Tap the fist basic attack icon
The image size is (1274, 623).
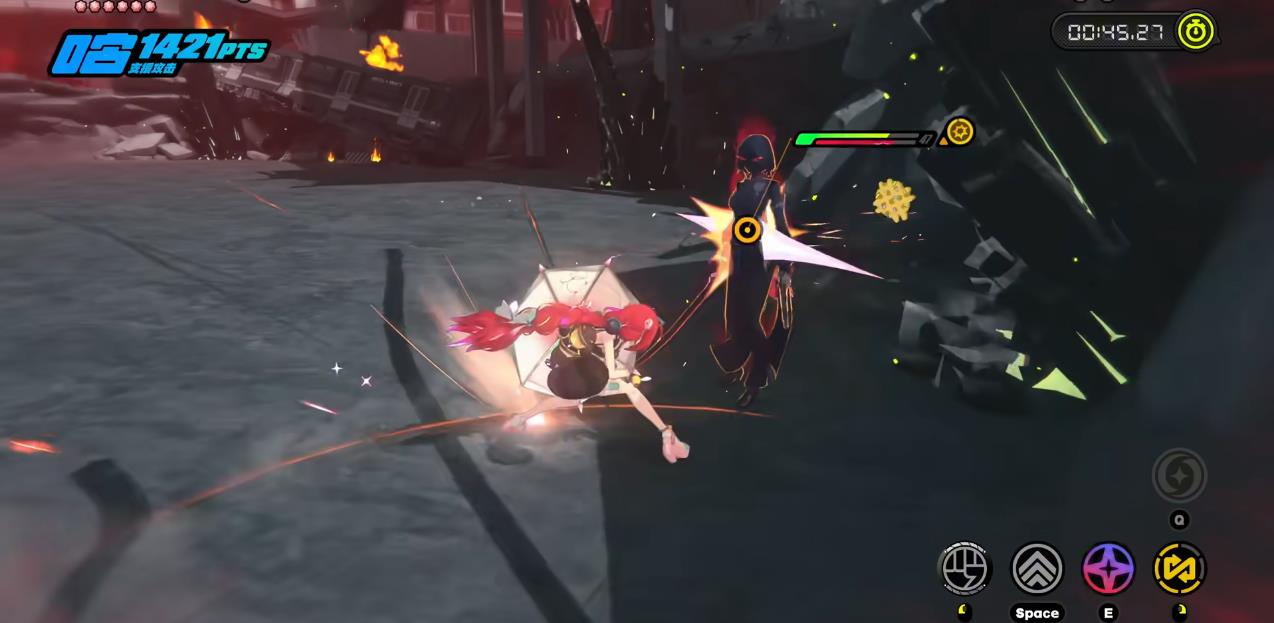965,568
